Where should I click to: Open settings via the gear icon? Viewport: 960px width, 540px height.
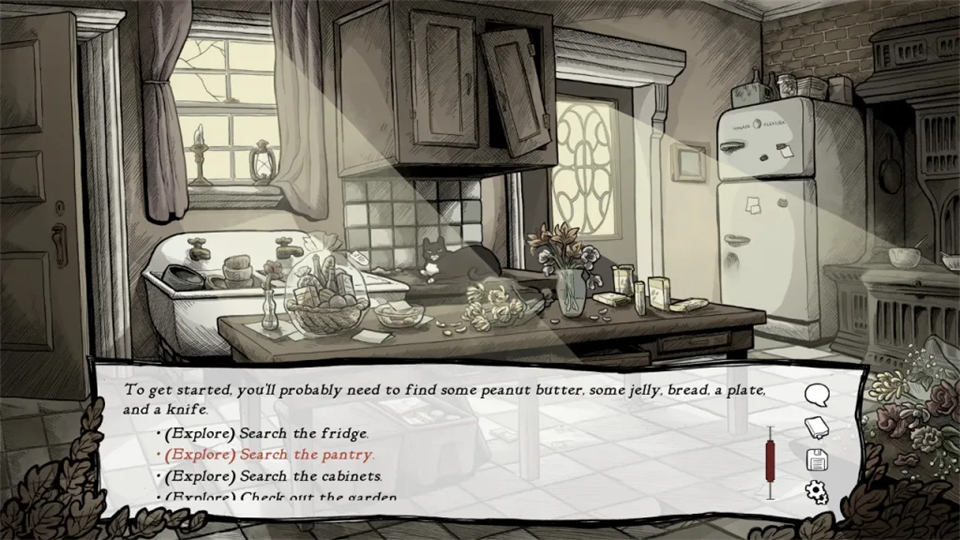(817, 491)
